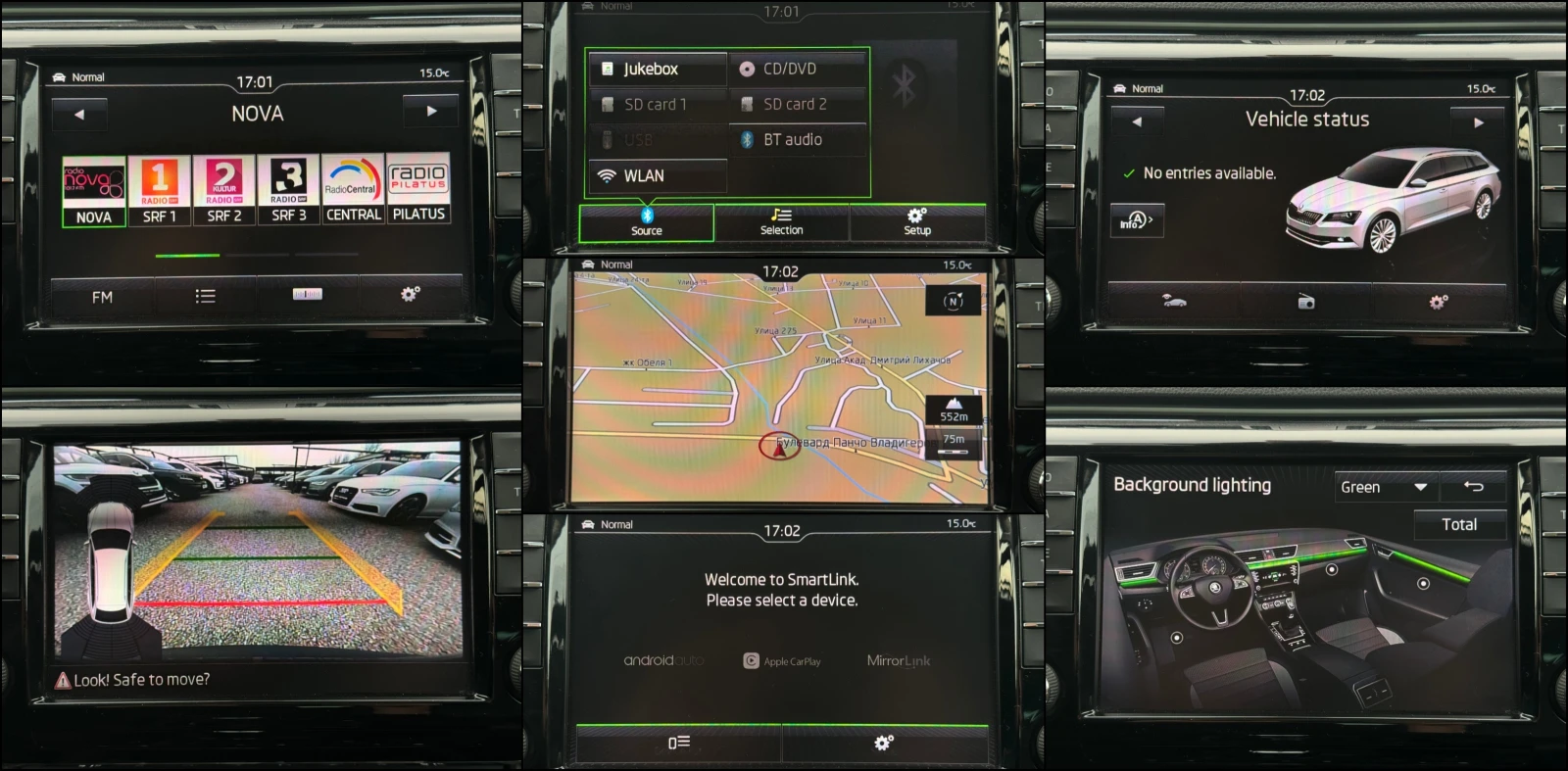The width and height of the screenshot is (1568, 771).
Task: Select CD/DVD as the media source
Action: pyautogui.click(x=798, y=69)
